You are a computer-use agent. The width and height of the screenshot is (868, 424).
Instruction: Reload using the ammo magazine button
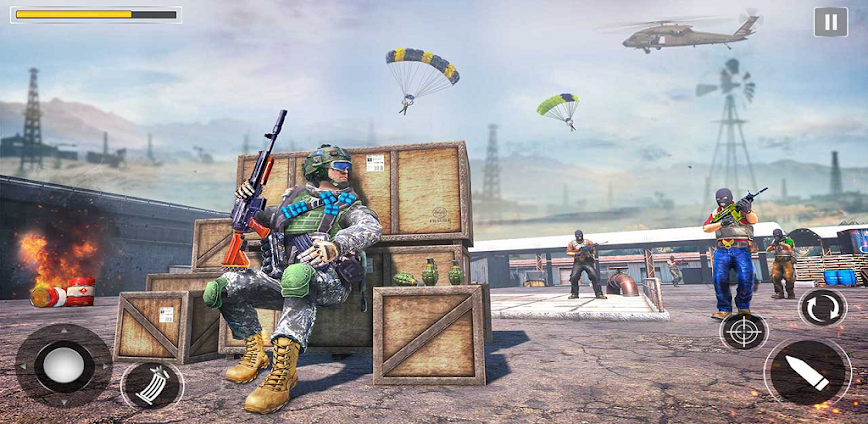coord(152,385)
